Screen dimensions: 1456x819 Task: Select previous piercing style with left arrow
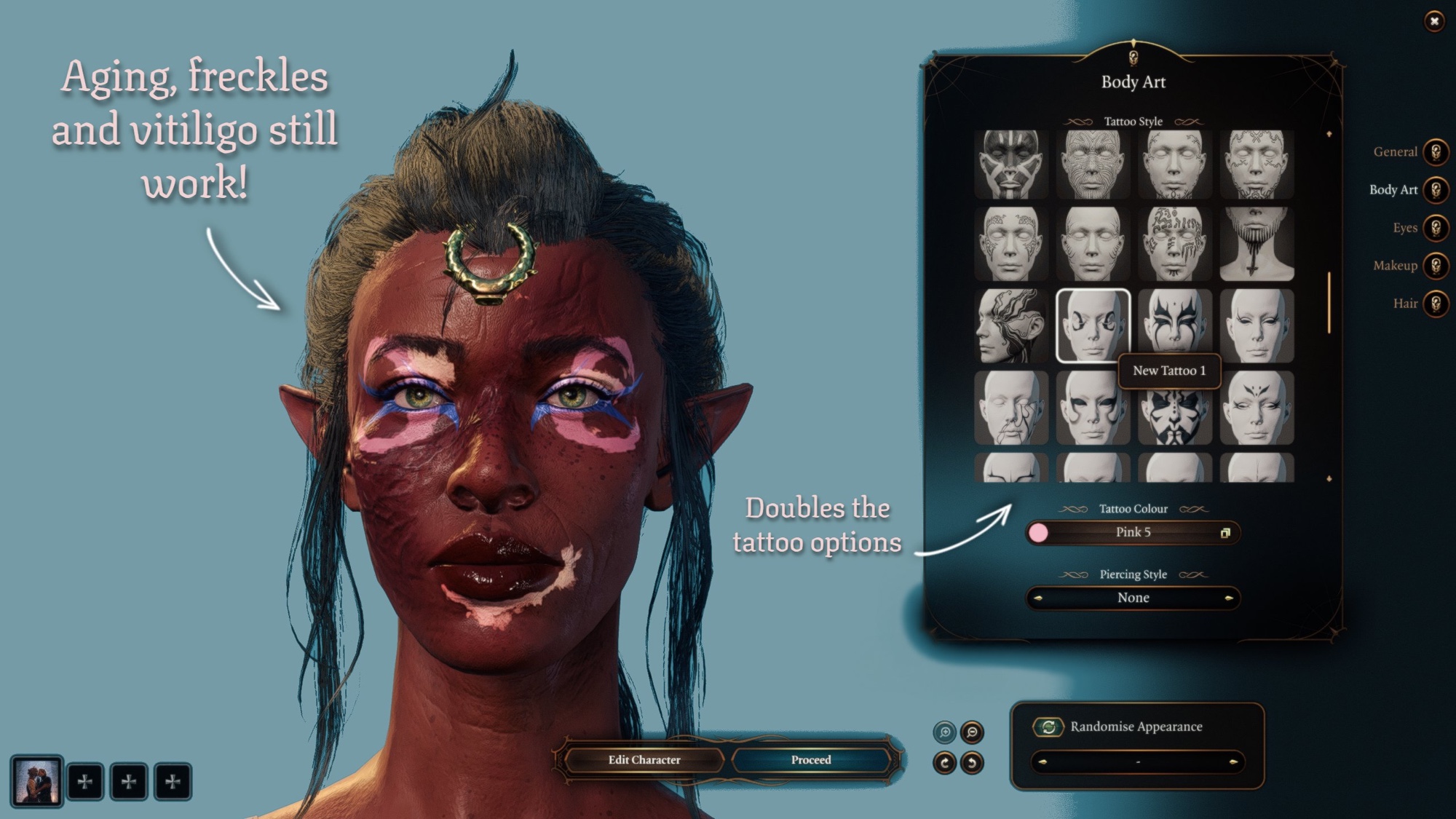click(x=1038, y=598)
